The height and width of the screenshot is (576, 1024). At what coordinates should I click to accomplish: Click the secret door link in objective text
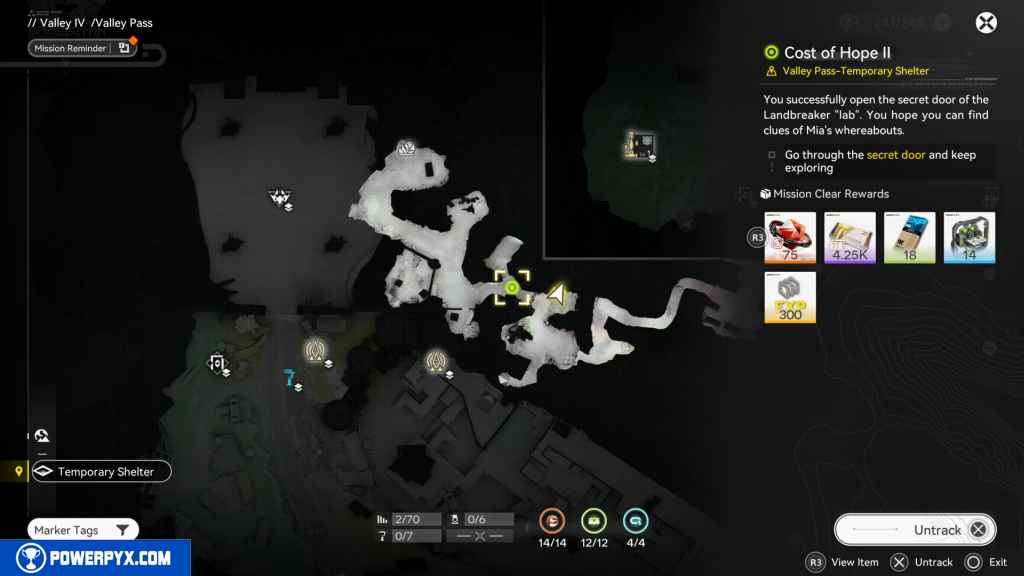896,155
